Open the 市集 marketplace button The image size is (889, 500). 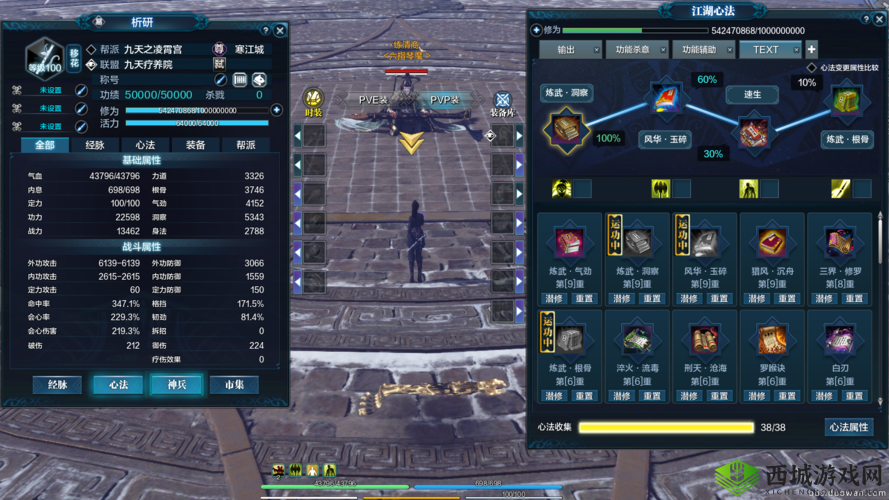[x=234, y=385]
